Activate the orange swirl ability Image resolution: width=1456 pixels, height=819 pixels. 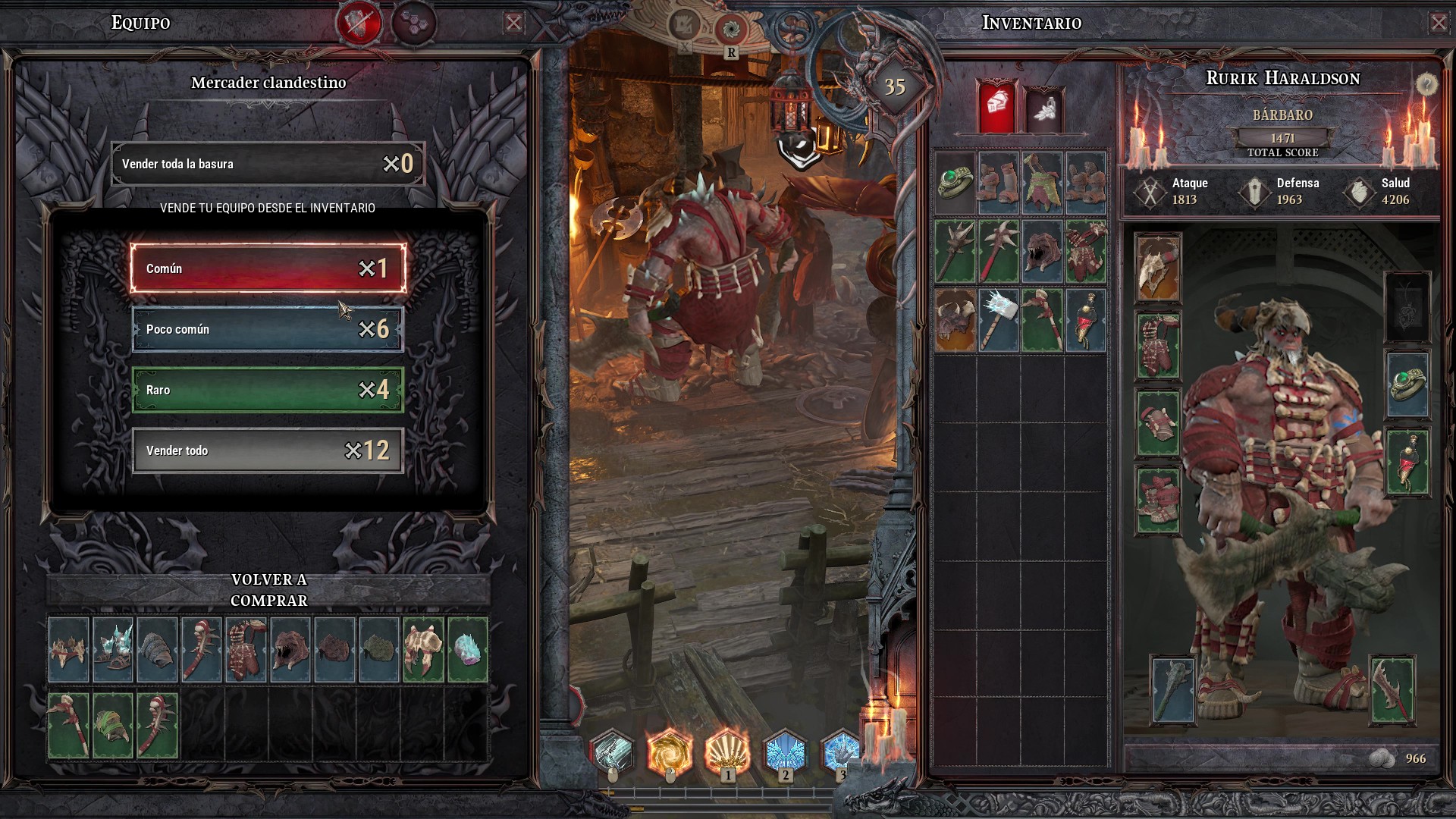point(669,752)
